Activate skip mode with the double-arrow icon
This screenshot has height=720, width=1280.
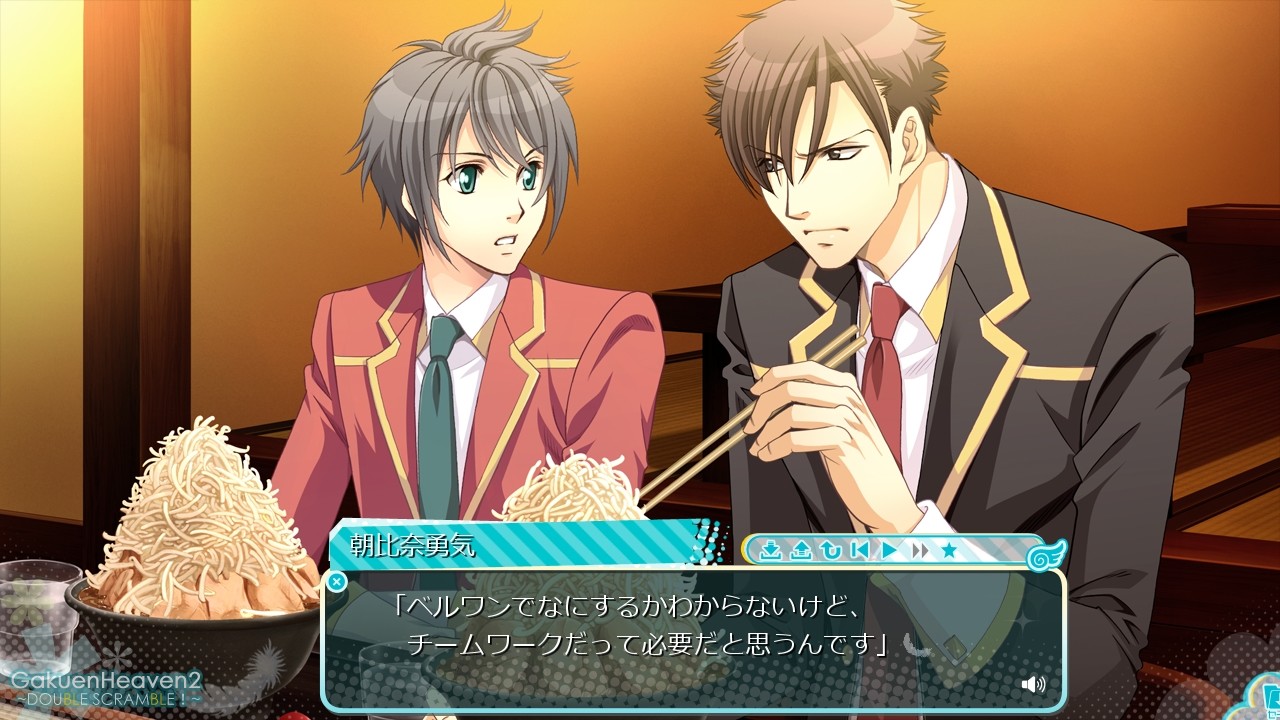(921, 550)
